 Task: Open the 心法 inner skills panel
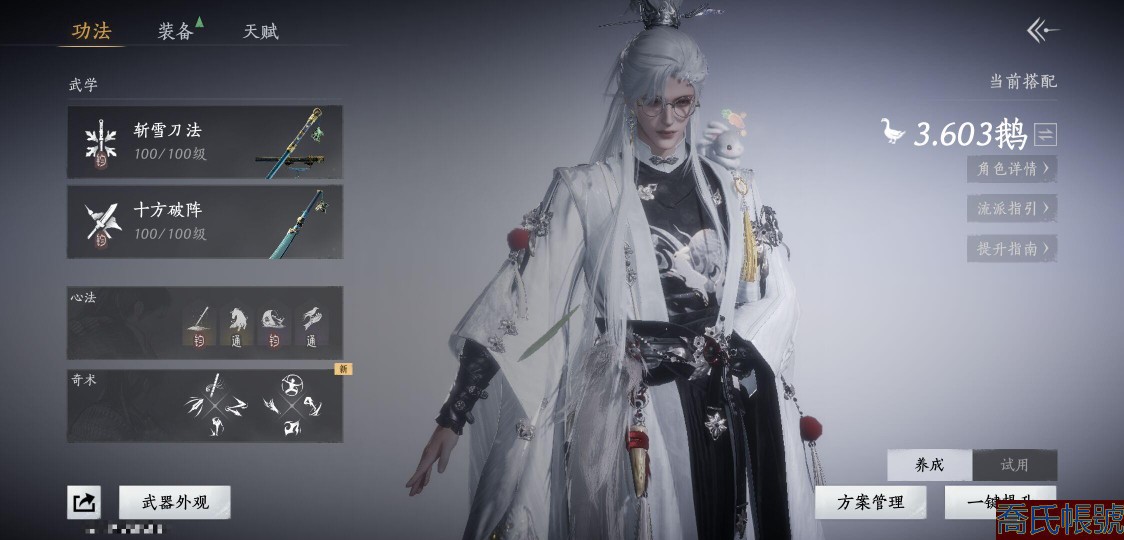[205, 322]
